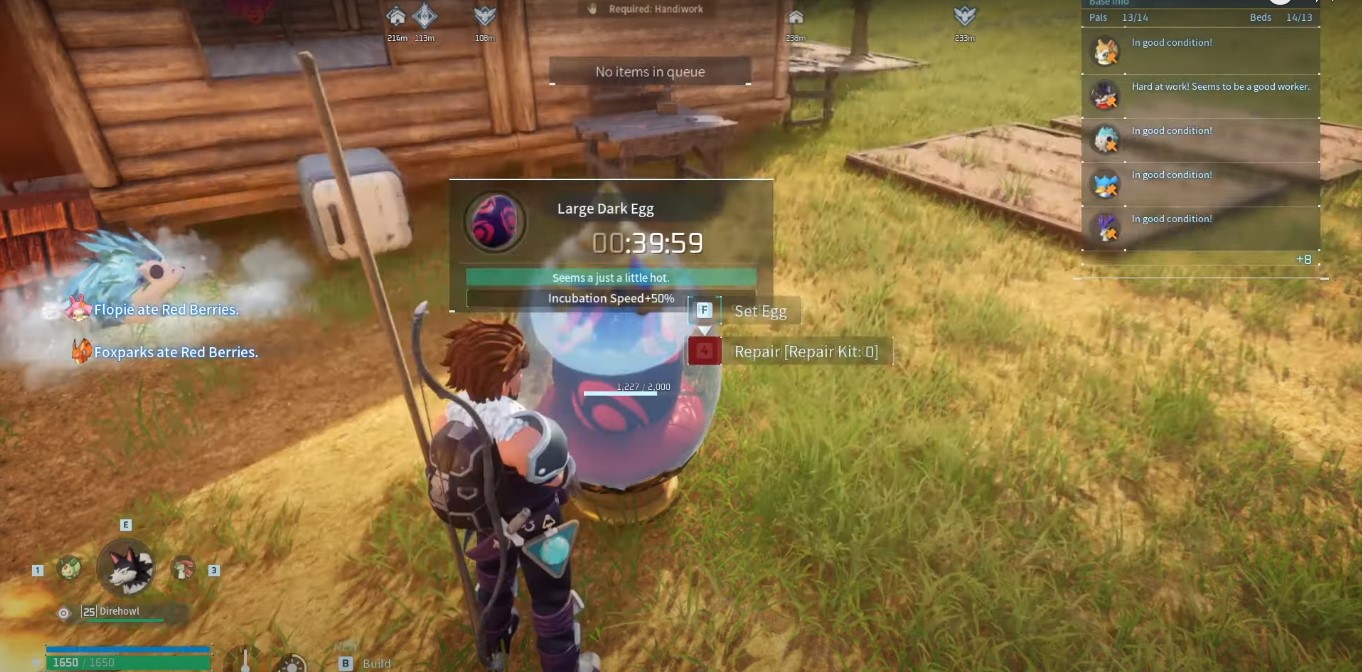Image resolution: width=1362 pixels, height=672 pixels.
Task: Select the Direhowl pal portrait
Action: coord(126,568)
